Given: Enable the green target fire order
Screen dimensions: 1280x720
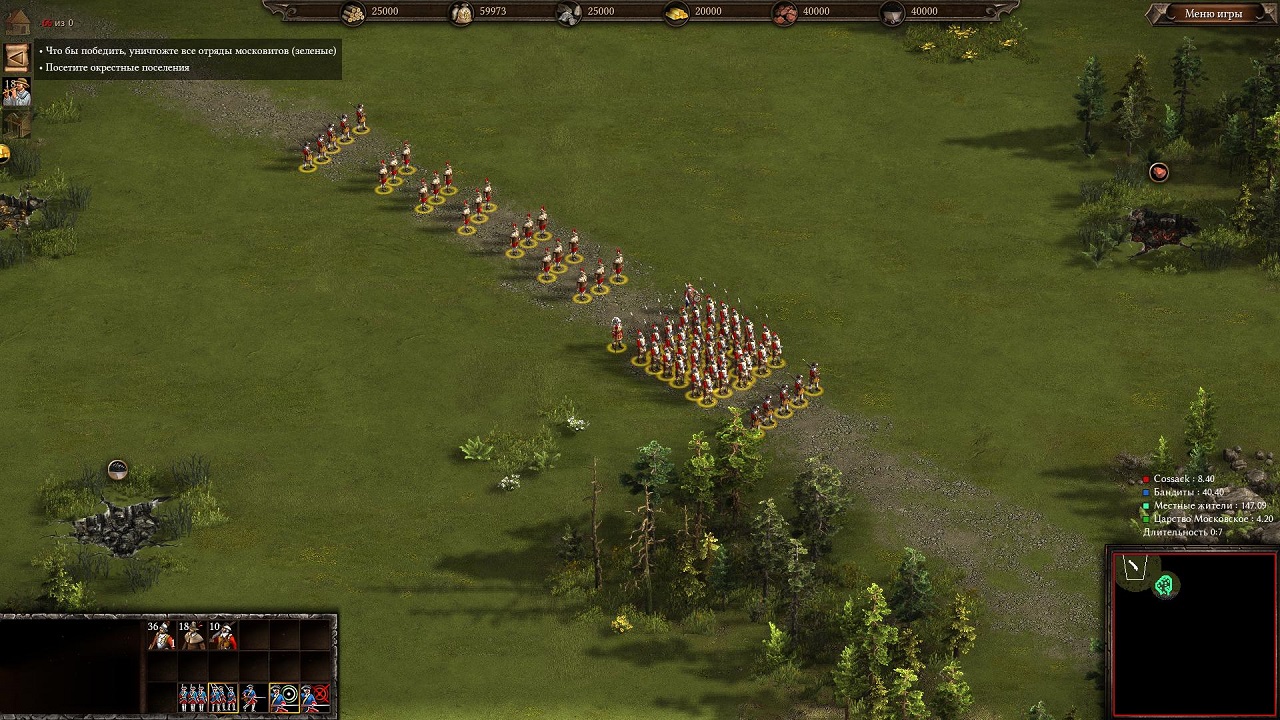Looking at the screenshot, I should tap(285, 696).
